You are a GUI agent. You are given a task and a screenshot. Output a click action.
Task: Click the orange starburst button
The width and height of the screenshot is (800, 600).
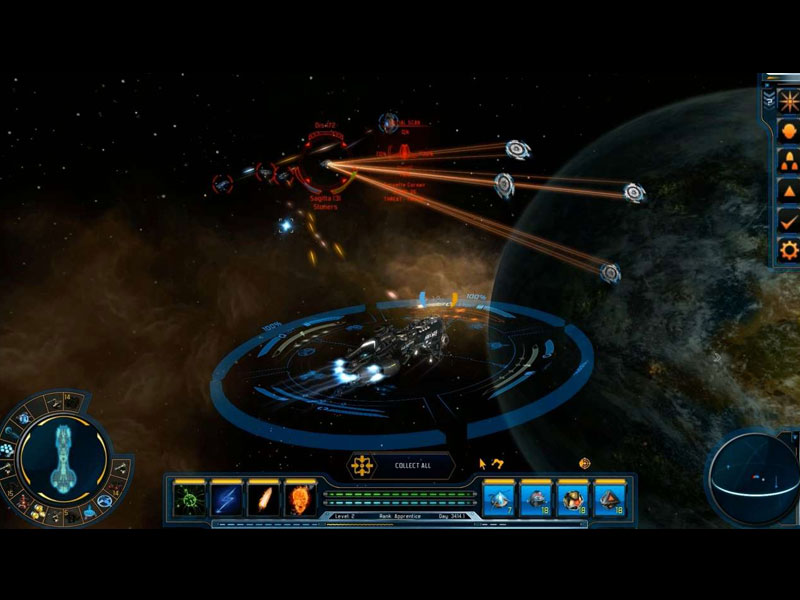789,103
